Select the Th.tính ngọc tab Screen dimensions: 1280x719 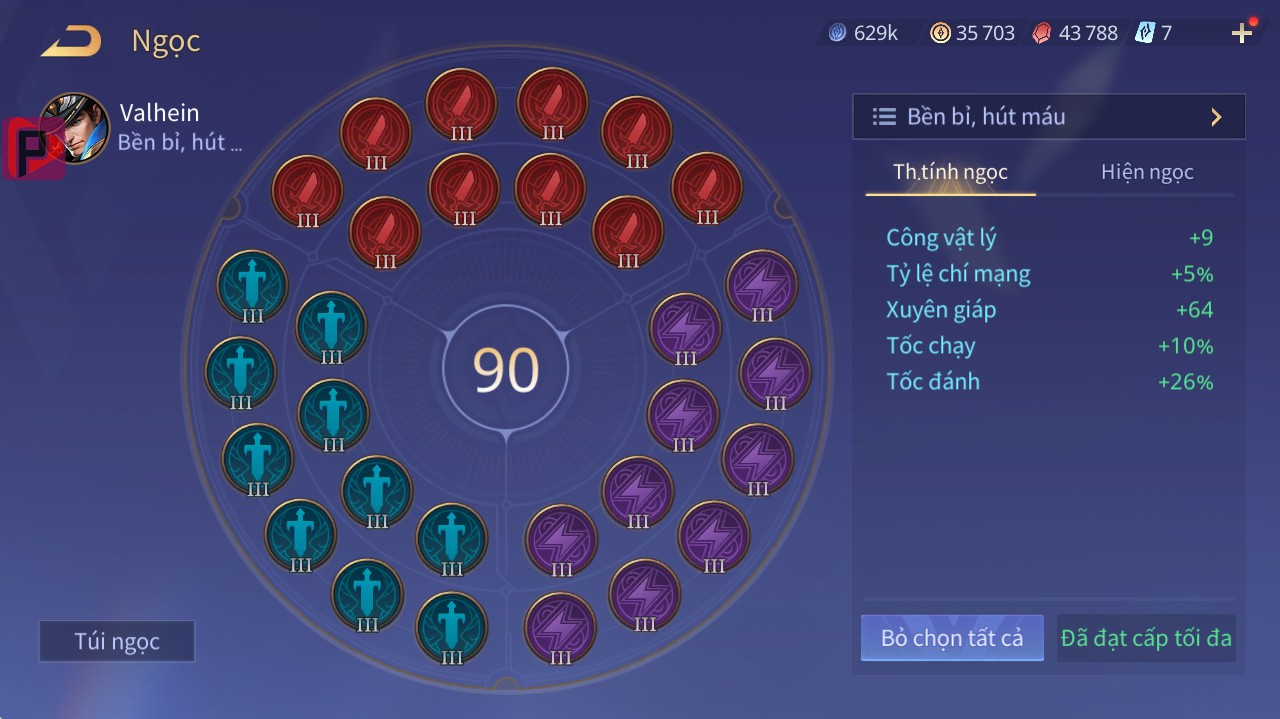pos(950,172)
